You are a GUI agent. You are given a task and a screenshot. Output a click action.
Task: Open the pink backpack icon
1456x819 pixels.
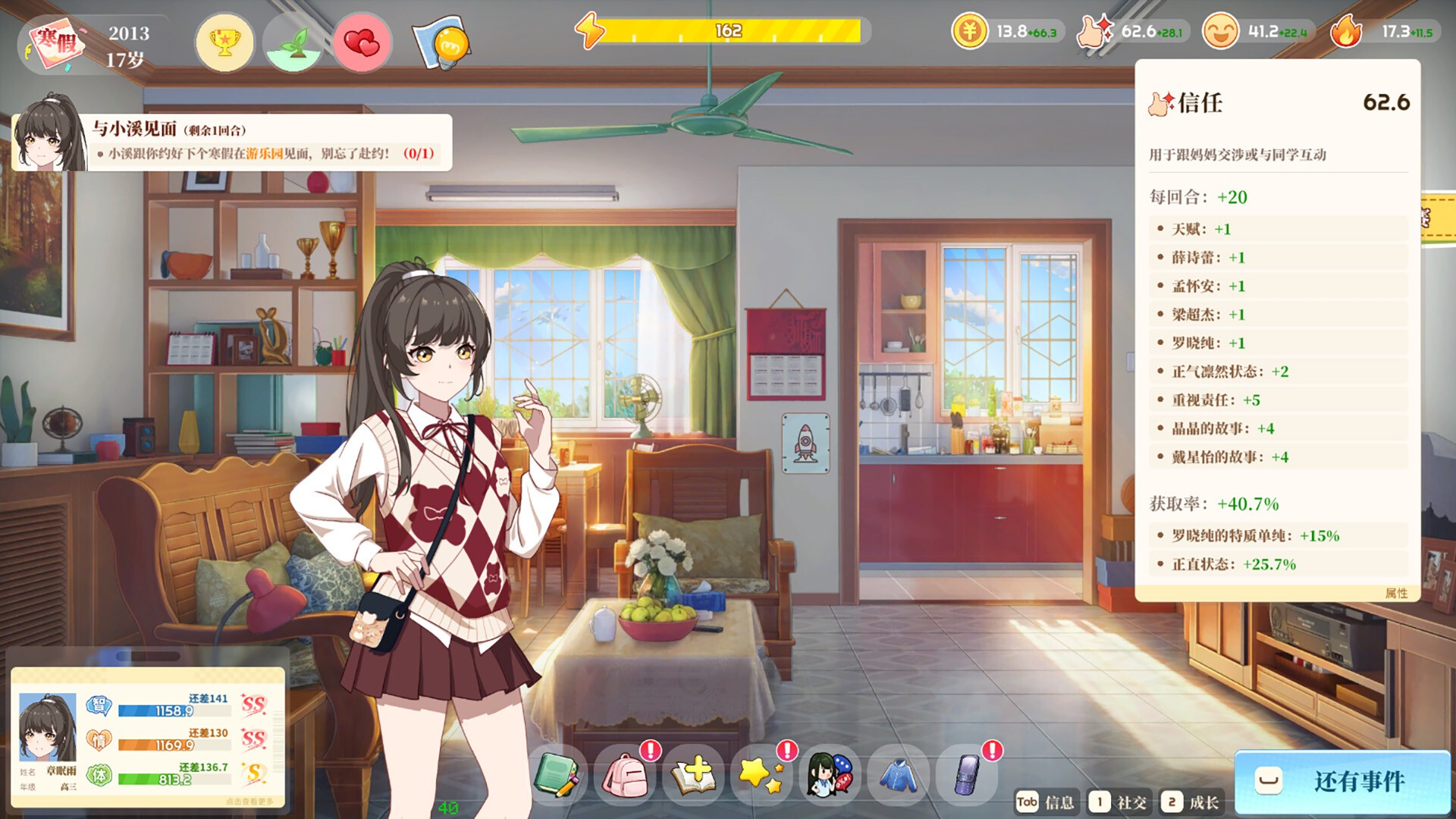click(625, 775)
